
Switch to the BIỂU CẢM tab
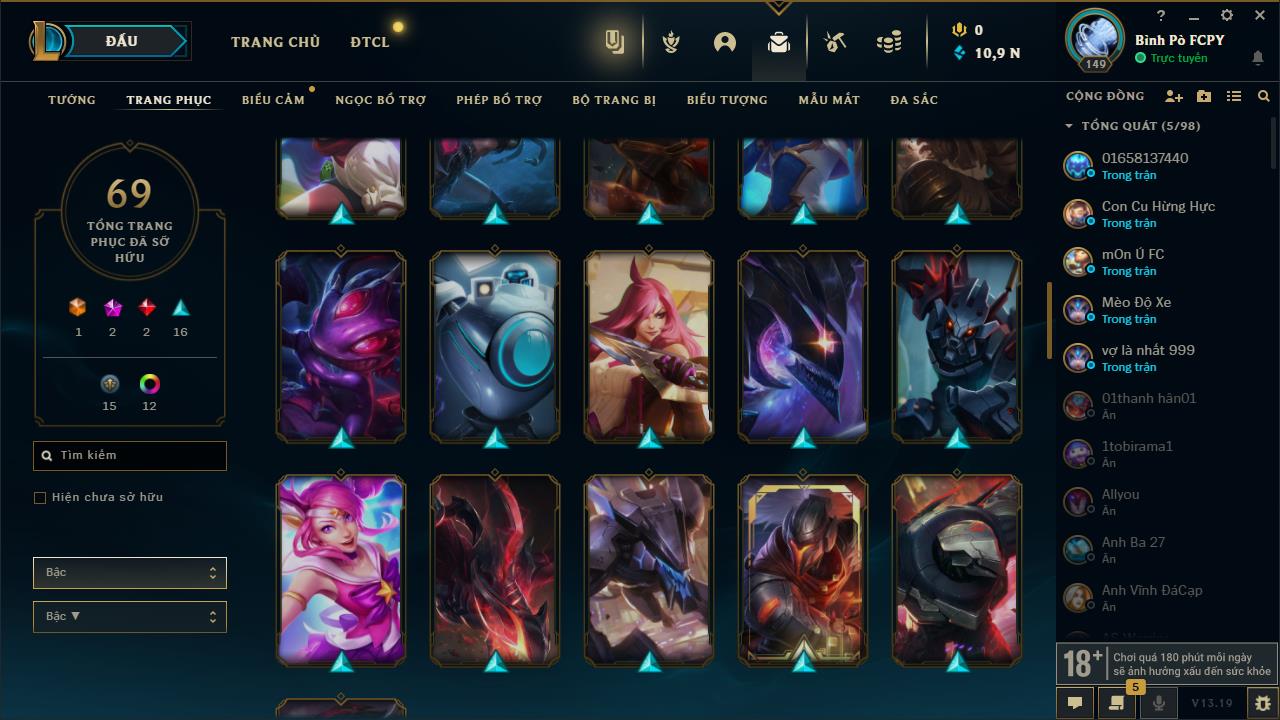click(x=273, y=100)
